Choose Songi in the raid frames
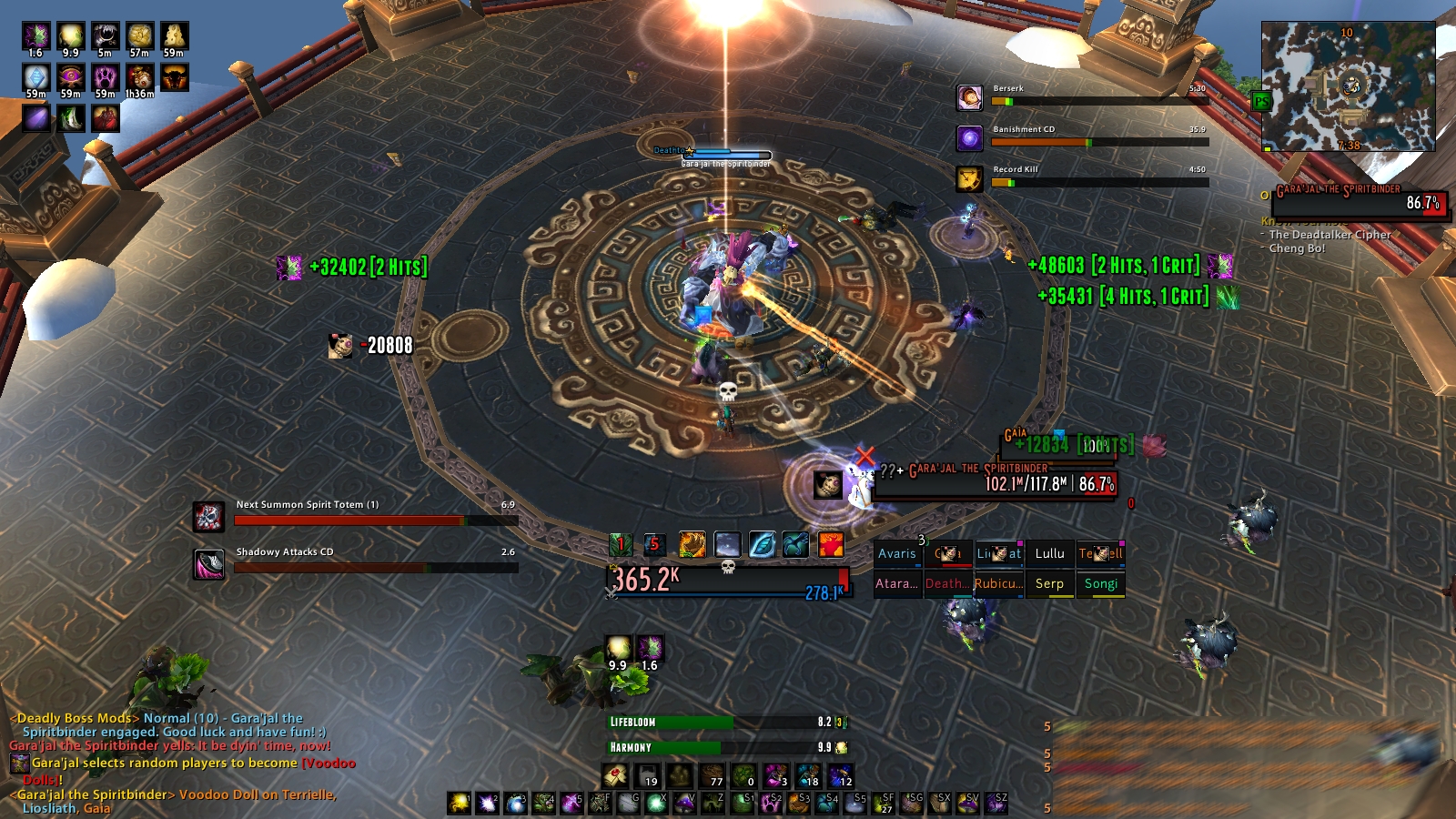1456x819 pixels. click(1100, 583)
